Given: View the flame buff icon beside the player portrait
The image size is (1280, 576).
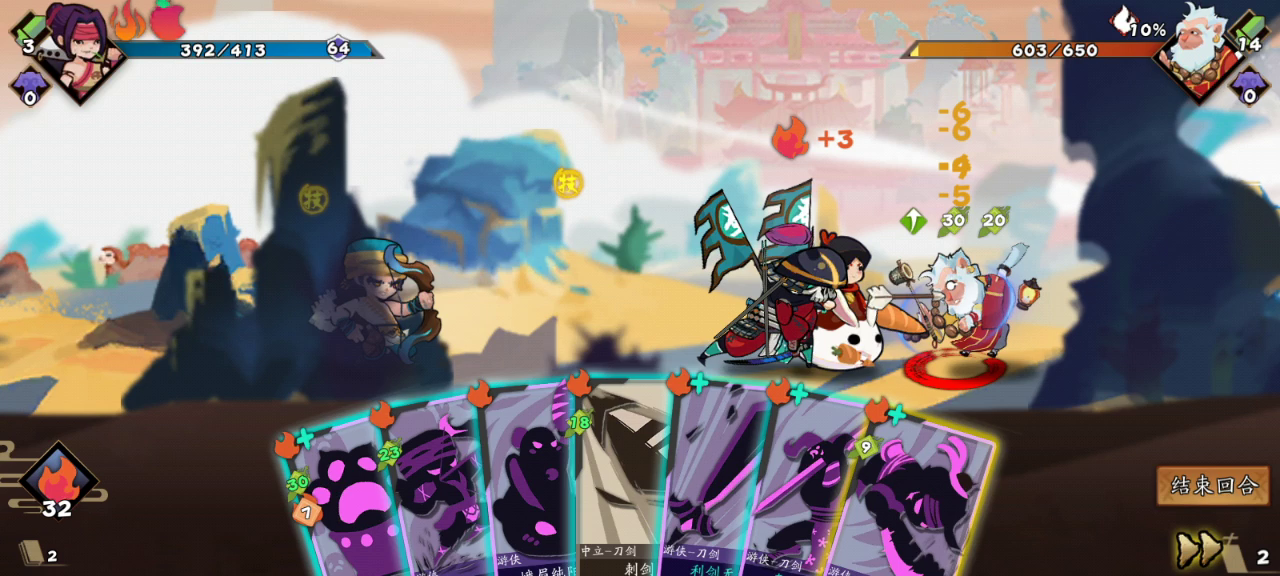Looking at the screenshot, I should tap(128, 20).
